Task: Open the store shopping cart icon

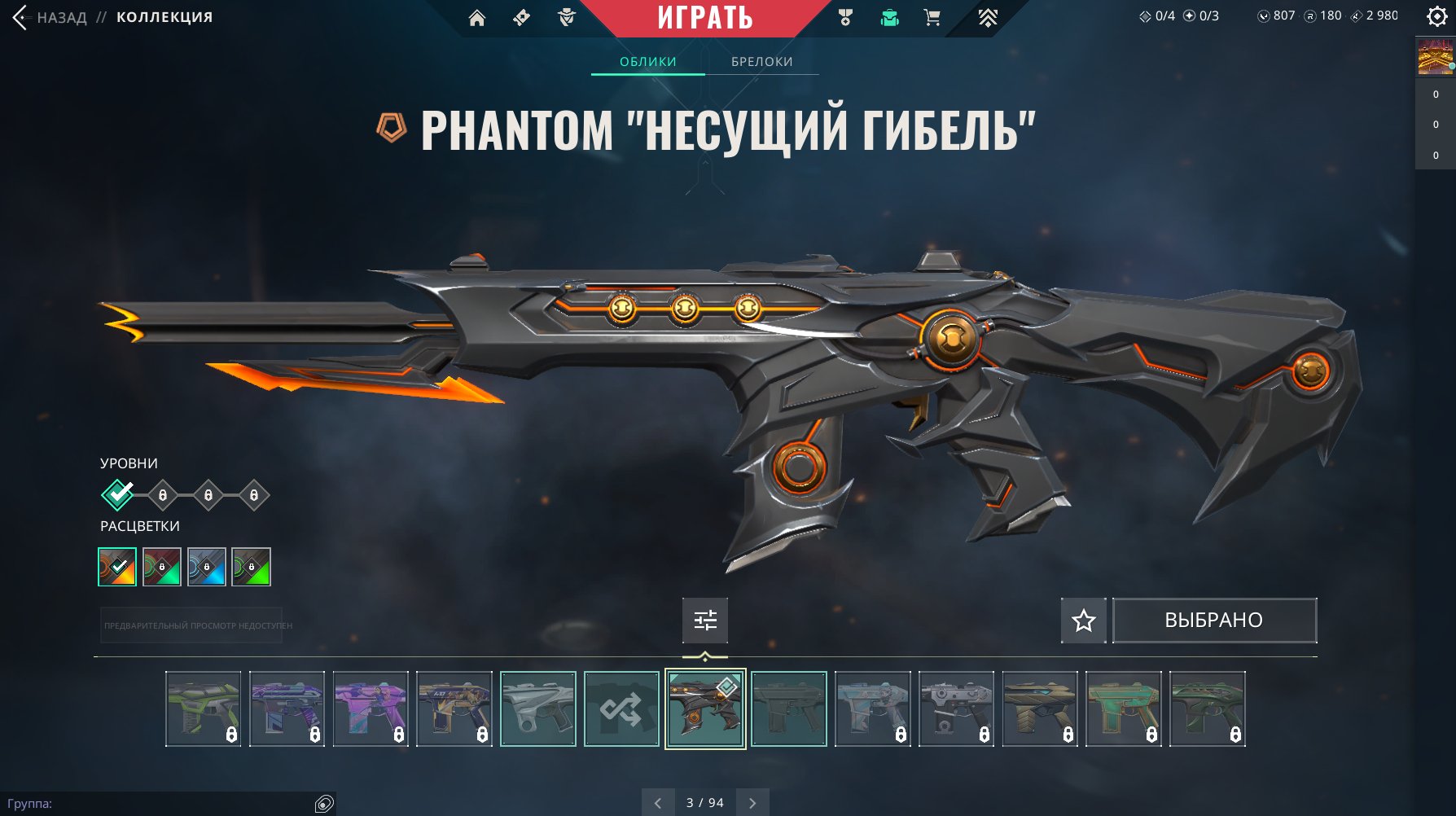Action: tap(932, 17)
